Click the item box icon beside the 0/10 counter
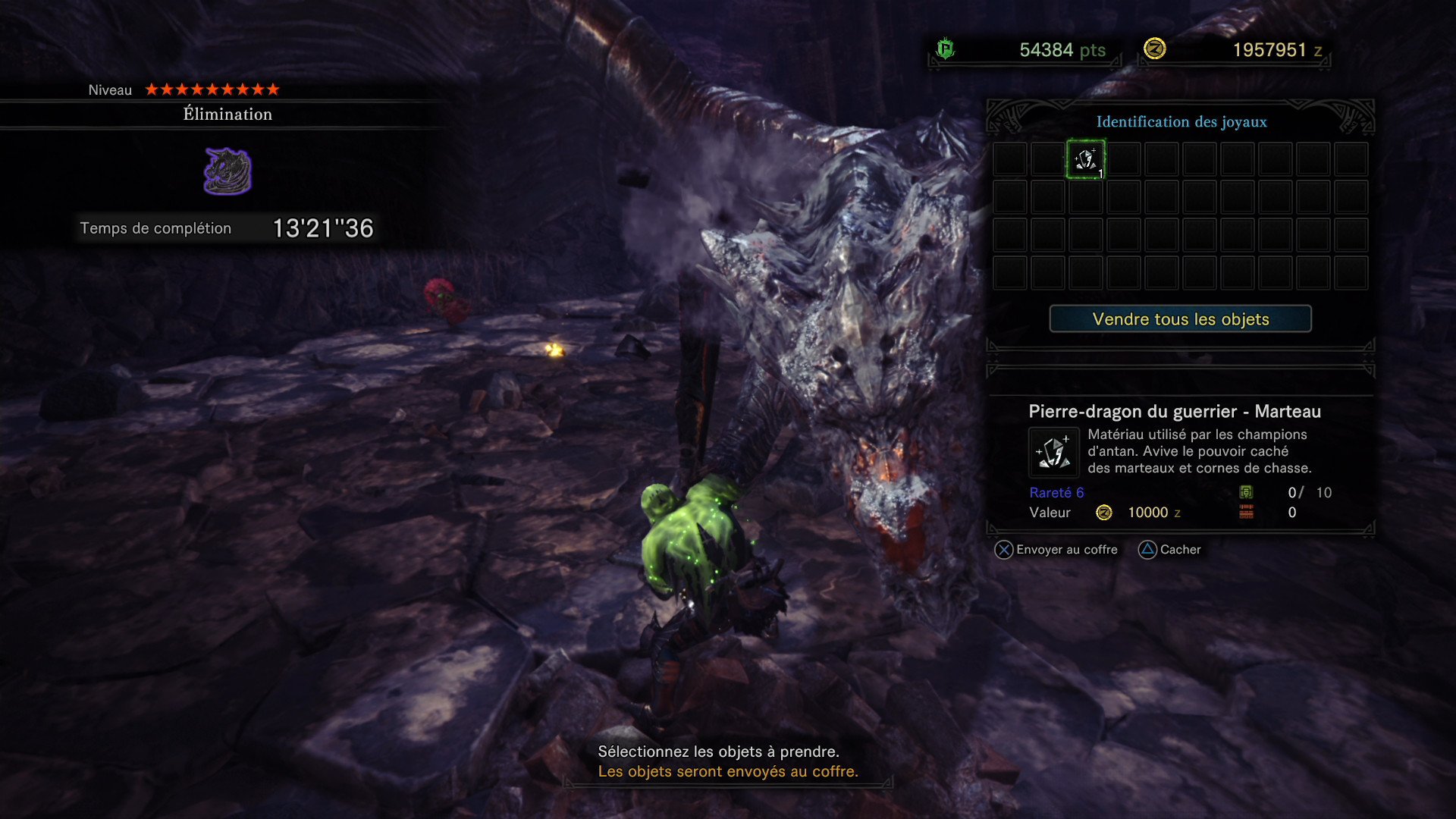The height and width of the screenshot is (819, 1456). (1246, 493)
